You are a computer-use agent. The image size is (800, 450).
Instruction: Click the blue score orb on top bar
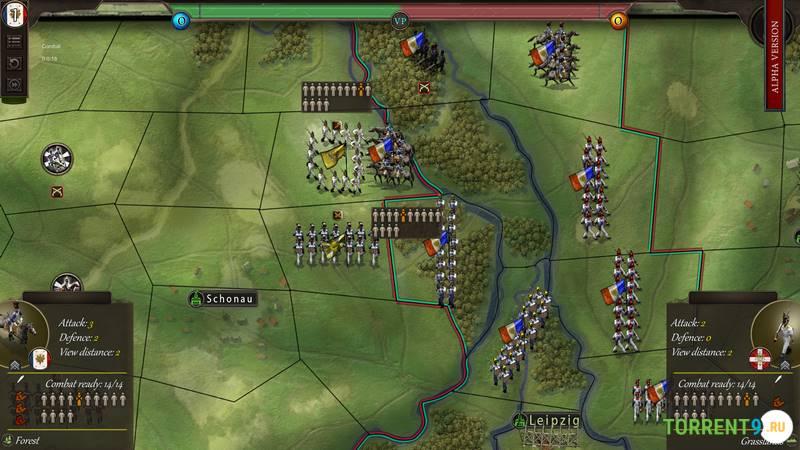(x=181, y=20)
